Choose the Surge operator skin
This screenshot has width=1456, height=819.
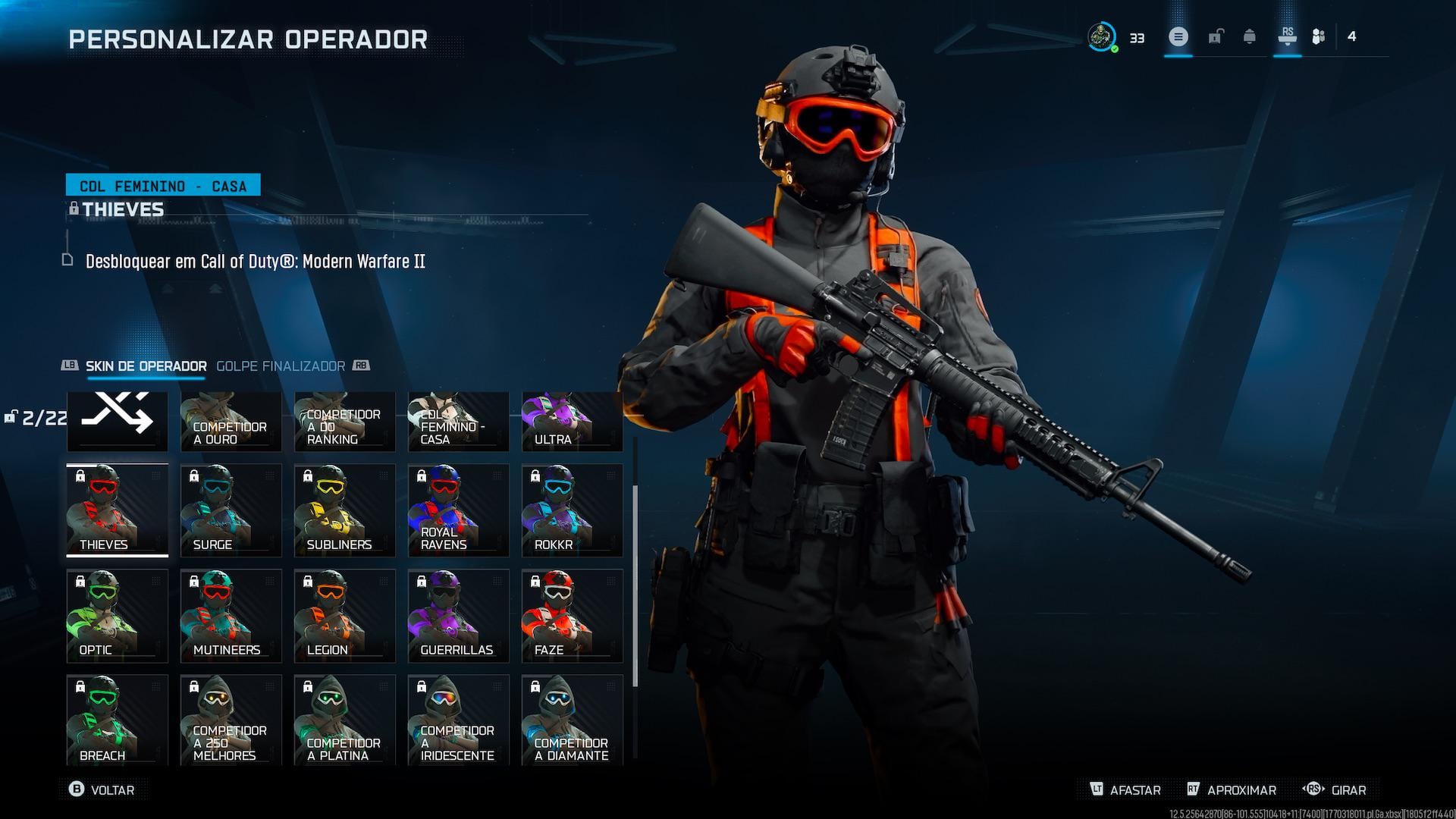pos(231,510)
